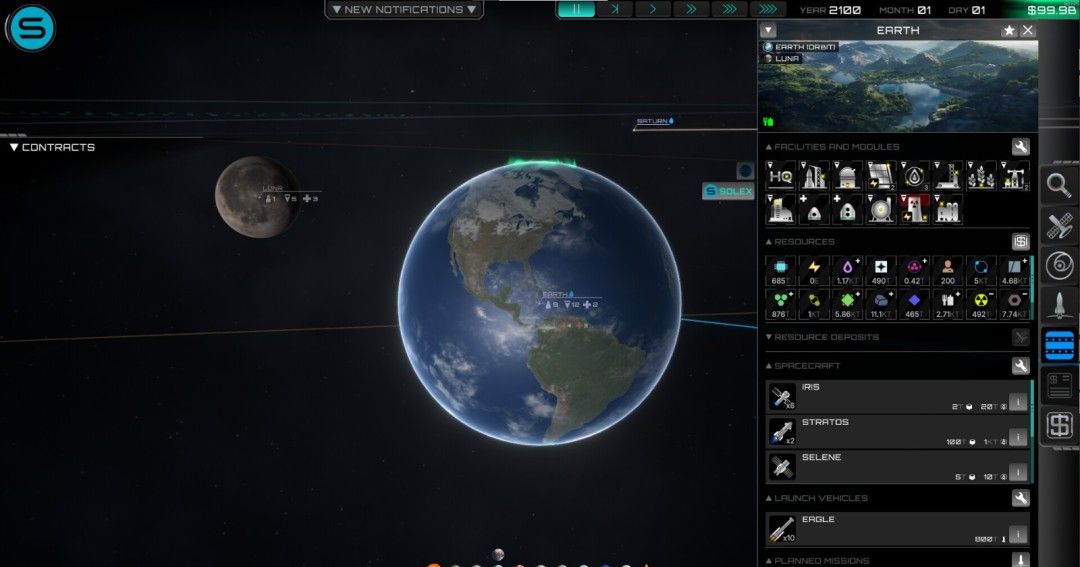Open the magnifying glass search tab
Image resolution: width=1080 pixels, height=567 pixels.
click(x=1059, y=185)
